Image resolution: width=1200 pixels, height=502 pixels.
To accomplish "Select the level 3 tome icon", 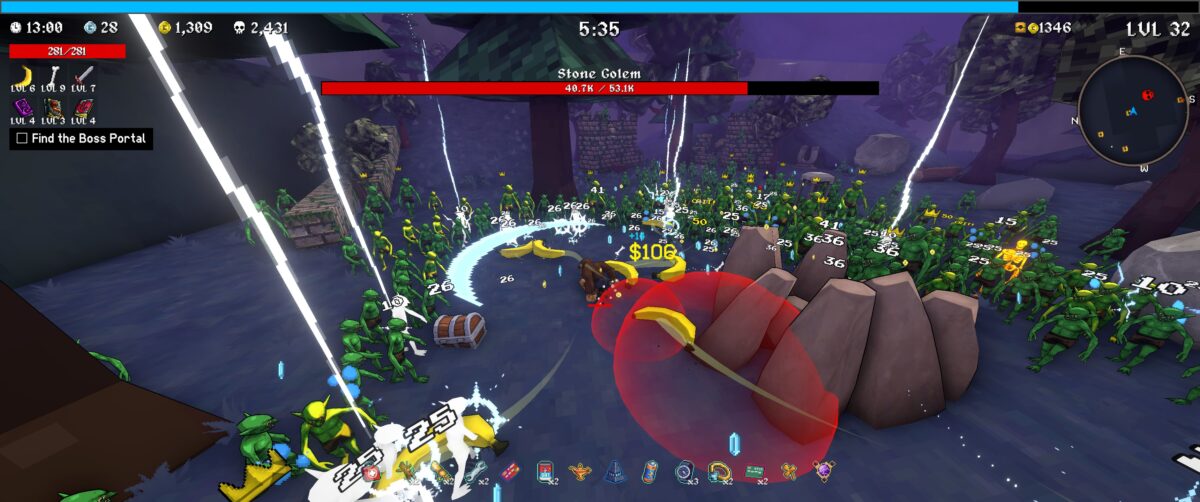I will 54,107.
